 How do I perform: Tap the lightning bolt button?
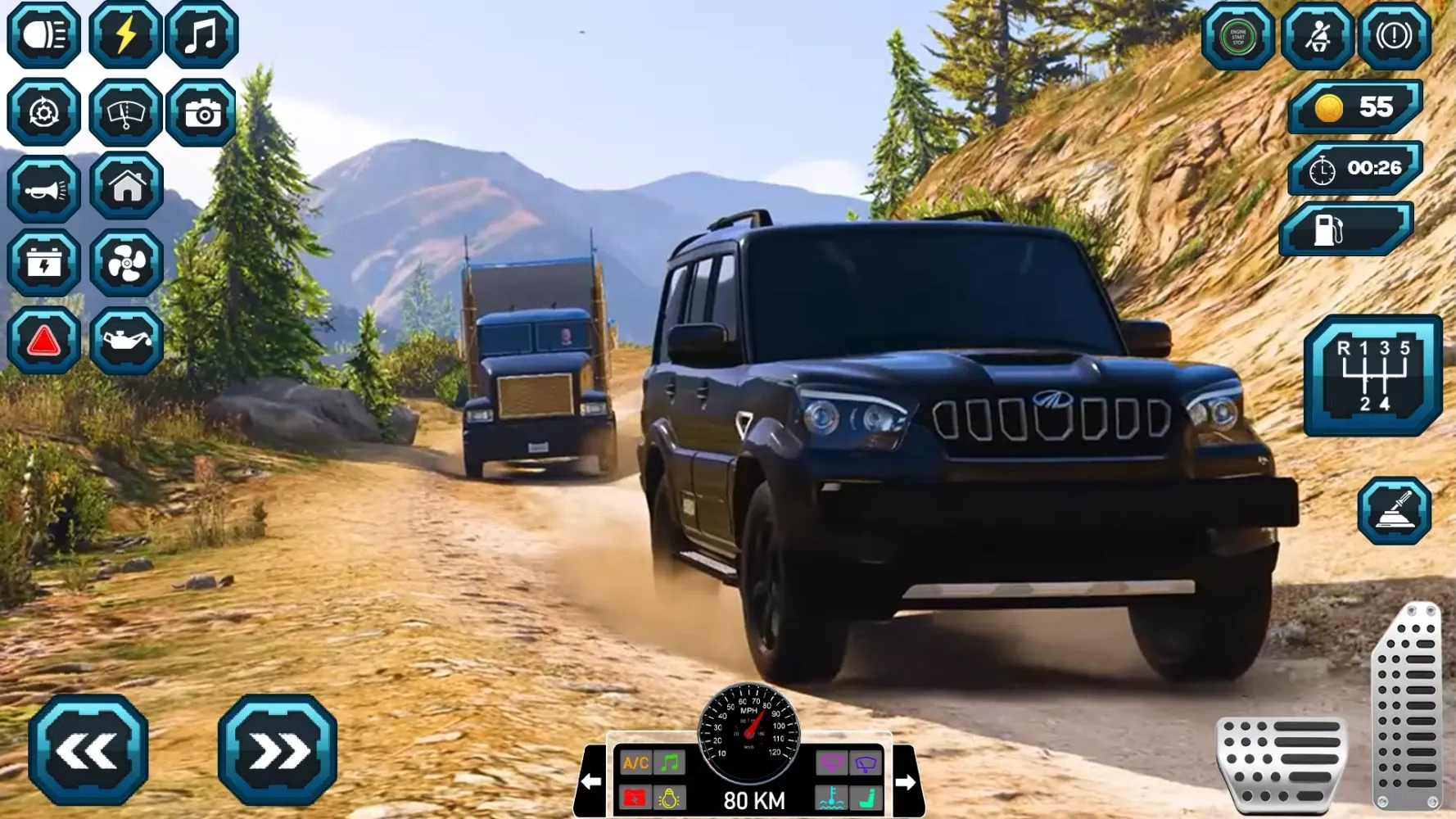[125, 35]
